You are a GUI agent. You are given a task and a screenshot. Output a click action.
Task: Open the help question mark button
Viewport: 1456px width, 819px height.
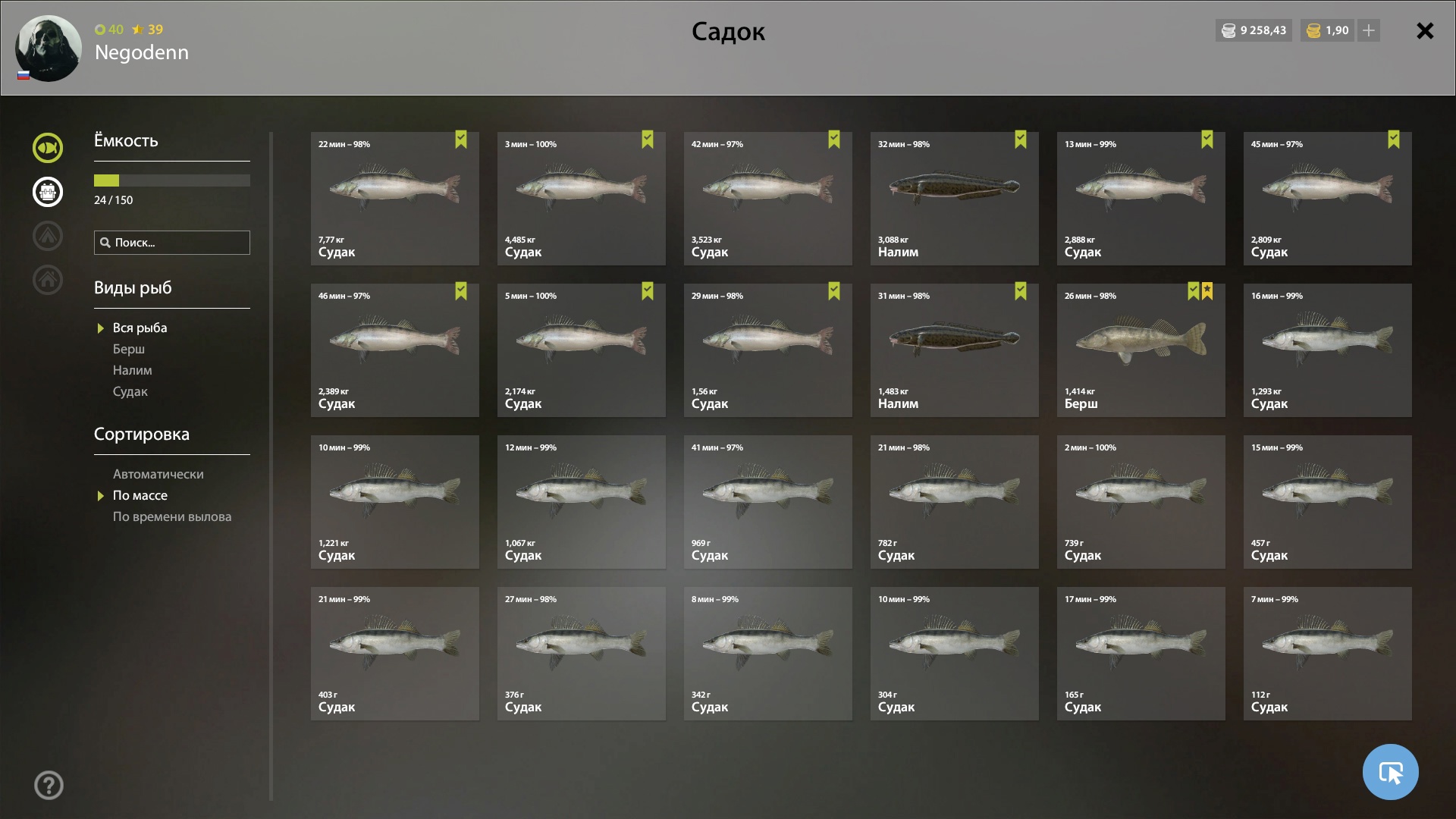(x=49, y=786)
